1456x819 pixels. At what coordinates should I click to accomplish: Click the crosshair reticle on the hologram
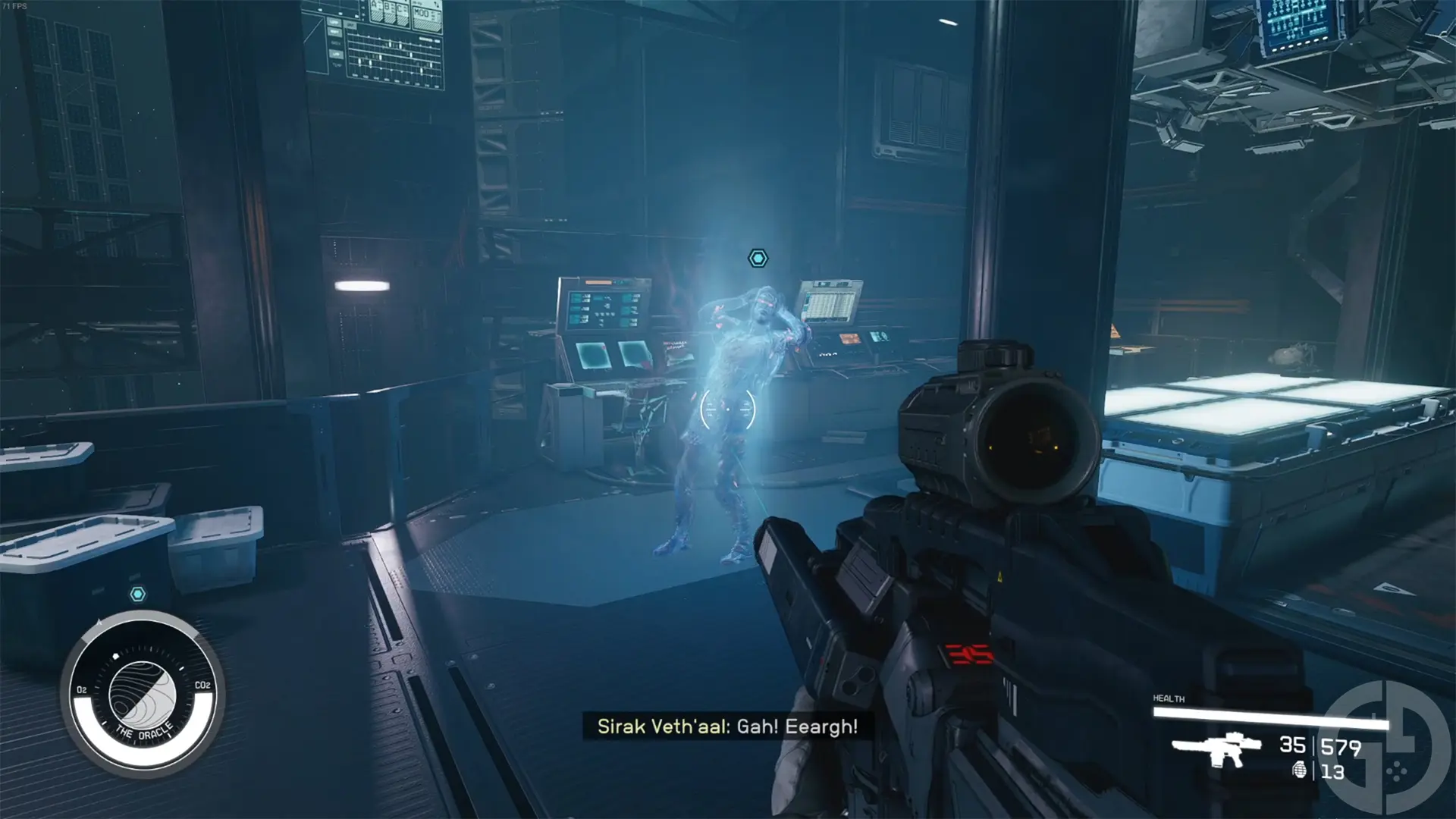[x=728, y=407]
